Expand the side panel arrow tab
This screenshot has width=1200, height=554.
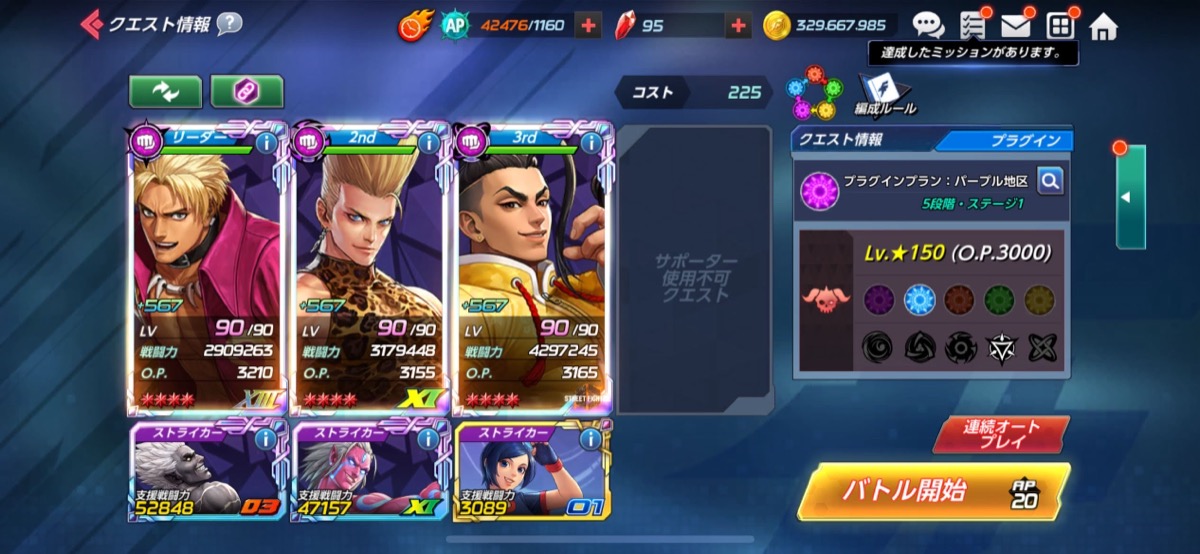pos(1130,197)
